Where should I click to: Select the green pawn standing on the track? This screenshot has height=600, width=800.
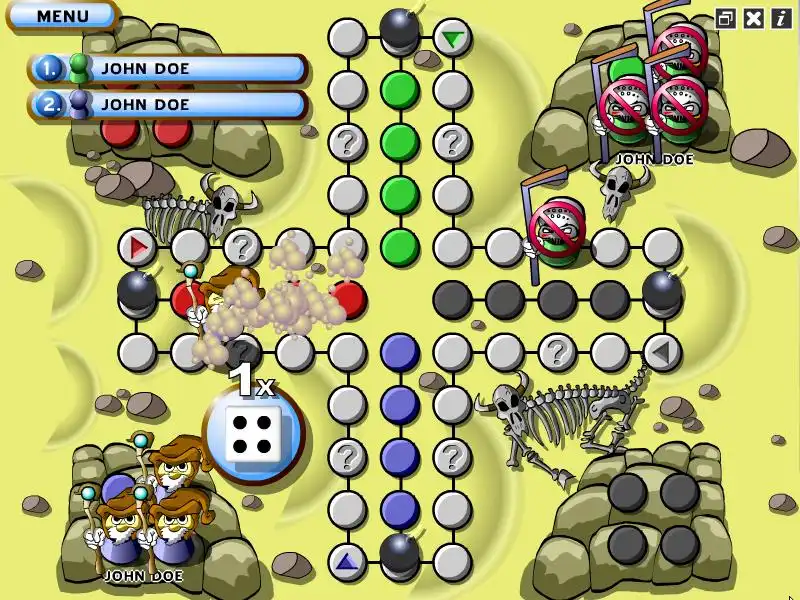(x=556, y=237)
